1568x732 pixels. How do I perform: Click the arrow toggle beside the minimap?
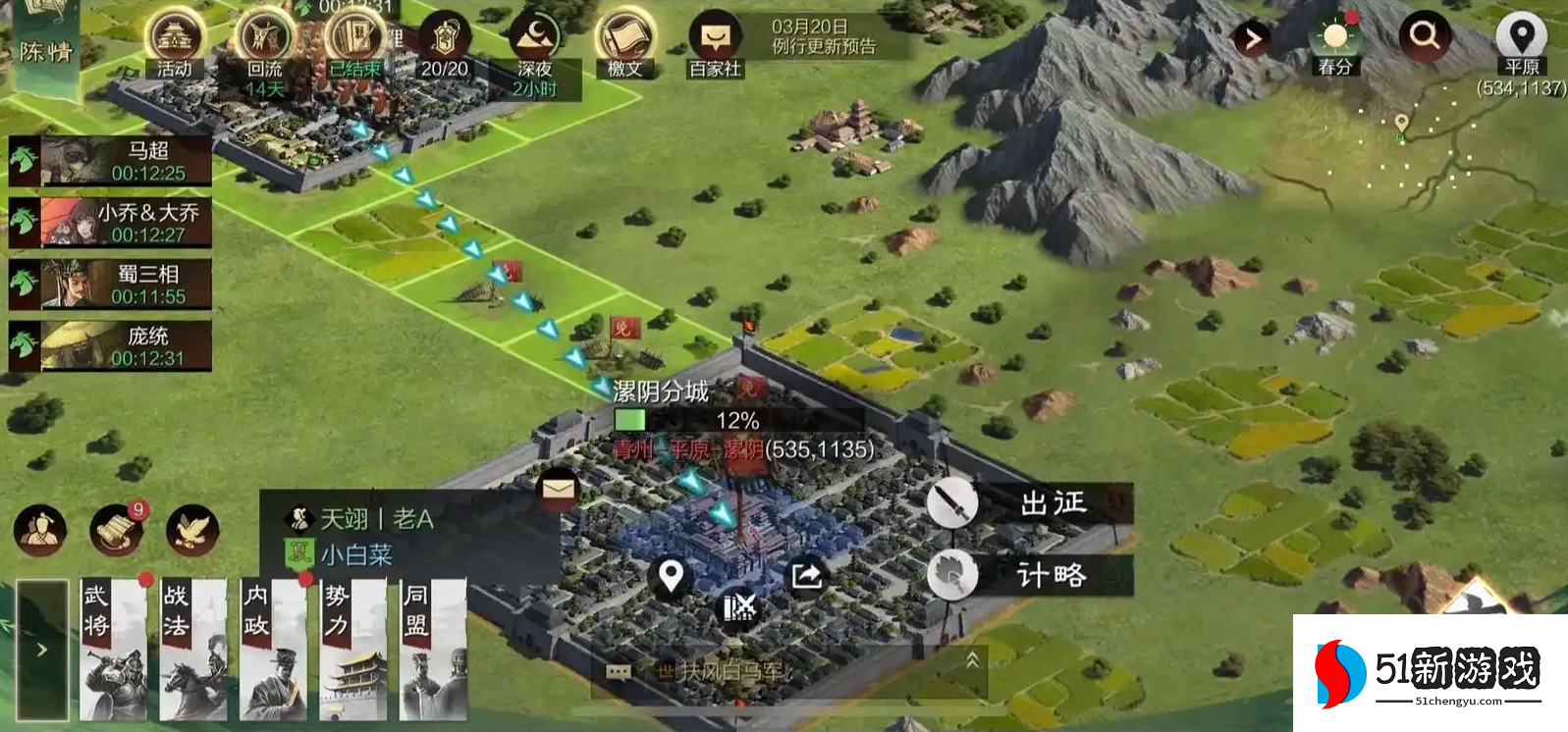click(1252, 39)
